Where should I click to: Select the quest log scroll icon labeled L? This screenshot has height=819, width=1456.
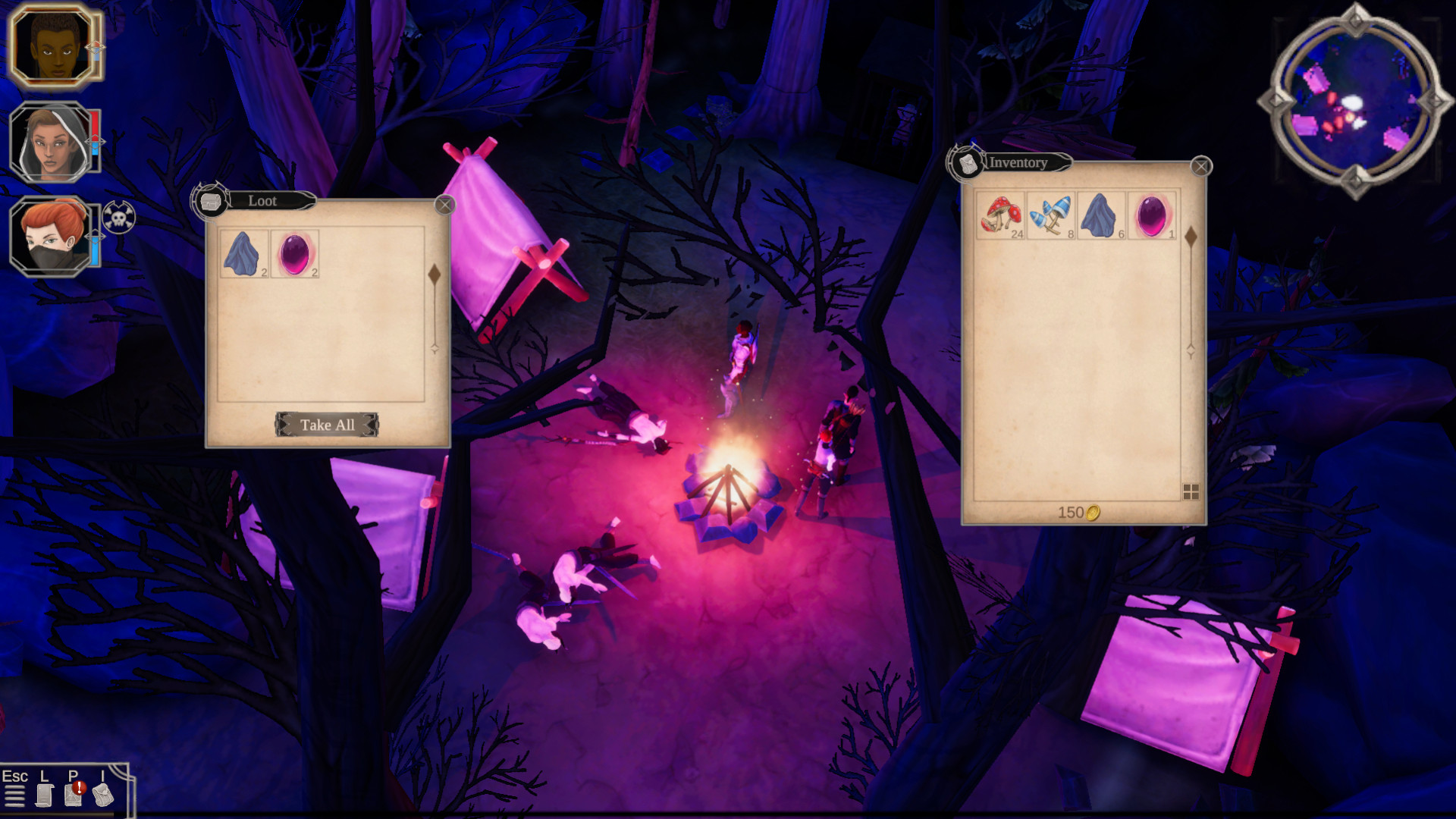[45, 796]
